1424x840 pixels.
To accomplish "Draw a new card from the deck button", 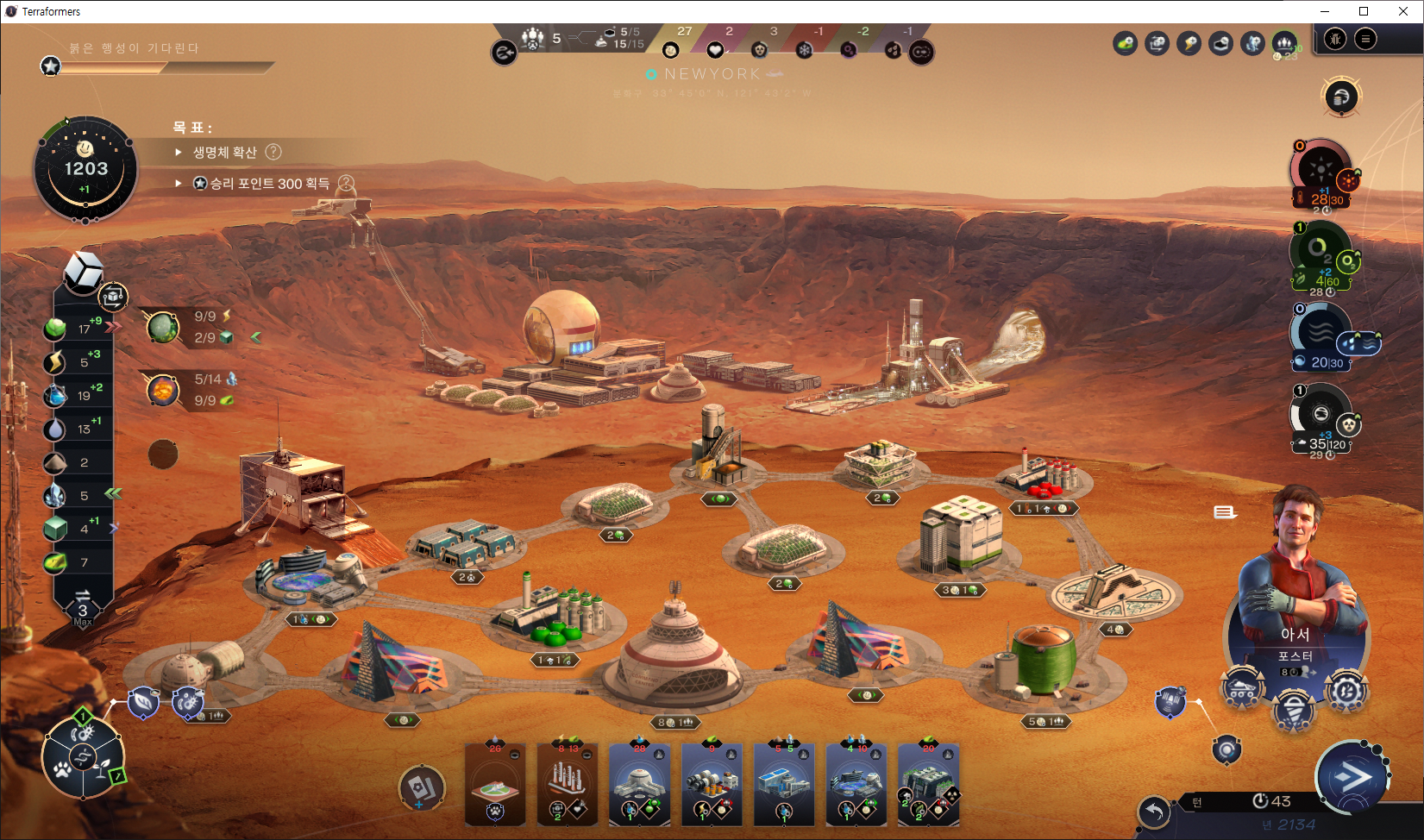I will pos(422,787).
